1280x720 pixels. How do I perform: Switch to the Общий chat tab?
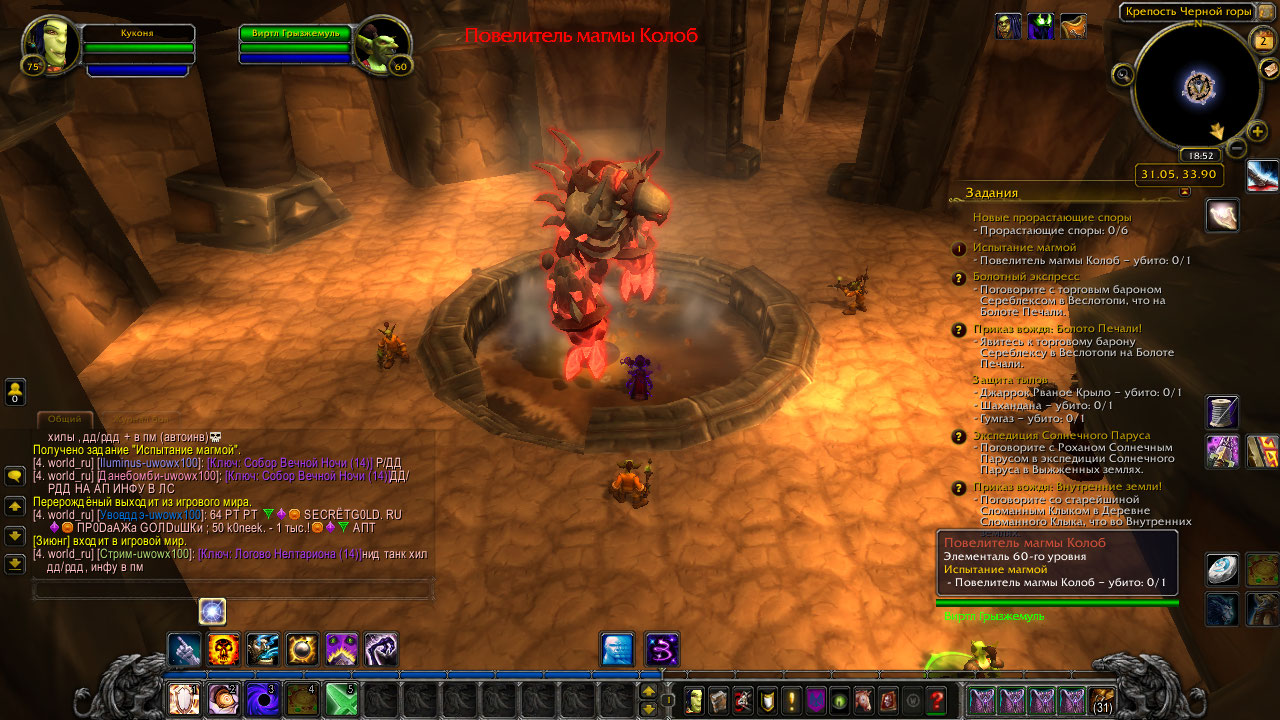[x=64, y=420]
